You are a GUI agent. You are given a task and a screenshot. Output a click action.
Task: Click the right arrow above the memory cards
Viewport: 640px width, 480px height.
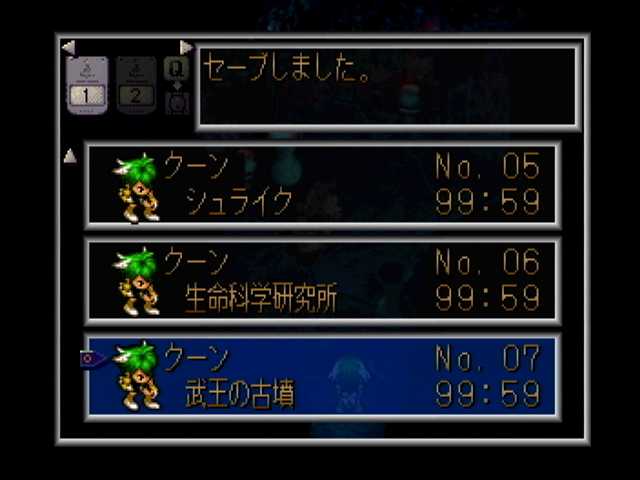(186, 47)
